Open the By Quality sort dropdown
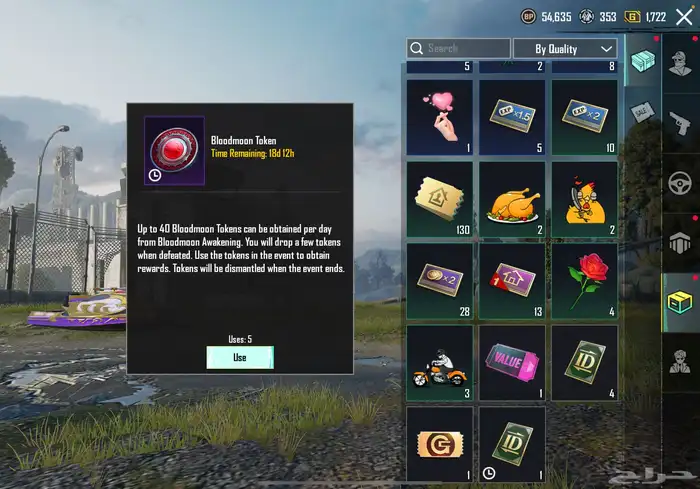This screenshot has height=489, width=700. point(565,48)
